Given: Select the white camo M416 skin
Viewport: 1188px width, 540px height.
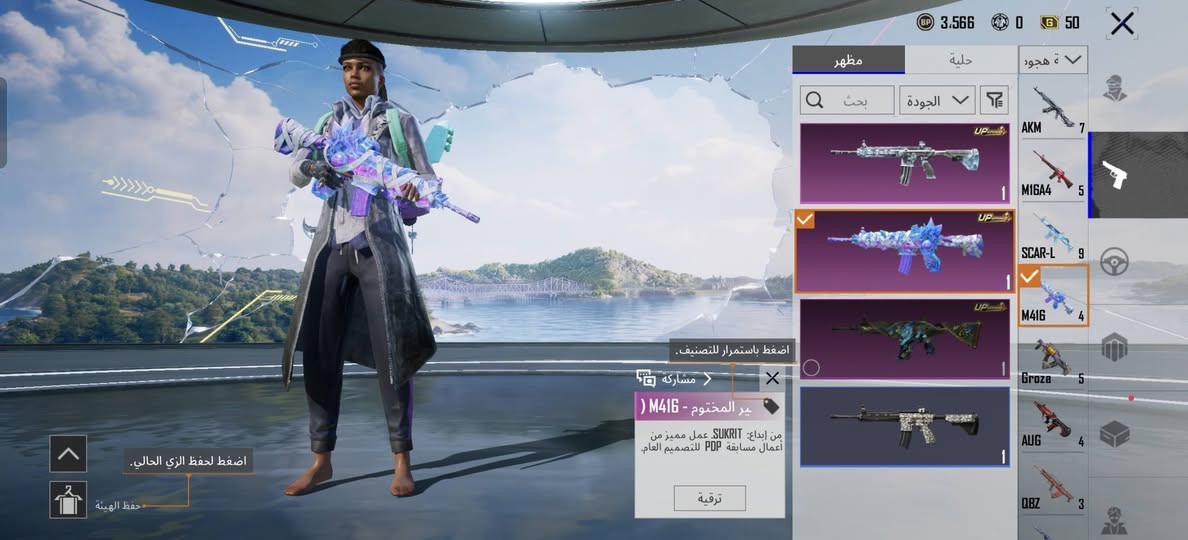Looking at the screenshot, I should point(904,426).
